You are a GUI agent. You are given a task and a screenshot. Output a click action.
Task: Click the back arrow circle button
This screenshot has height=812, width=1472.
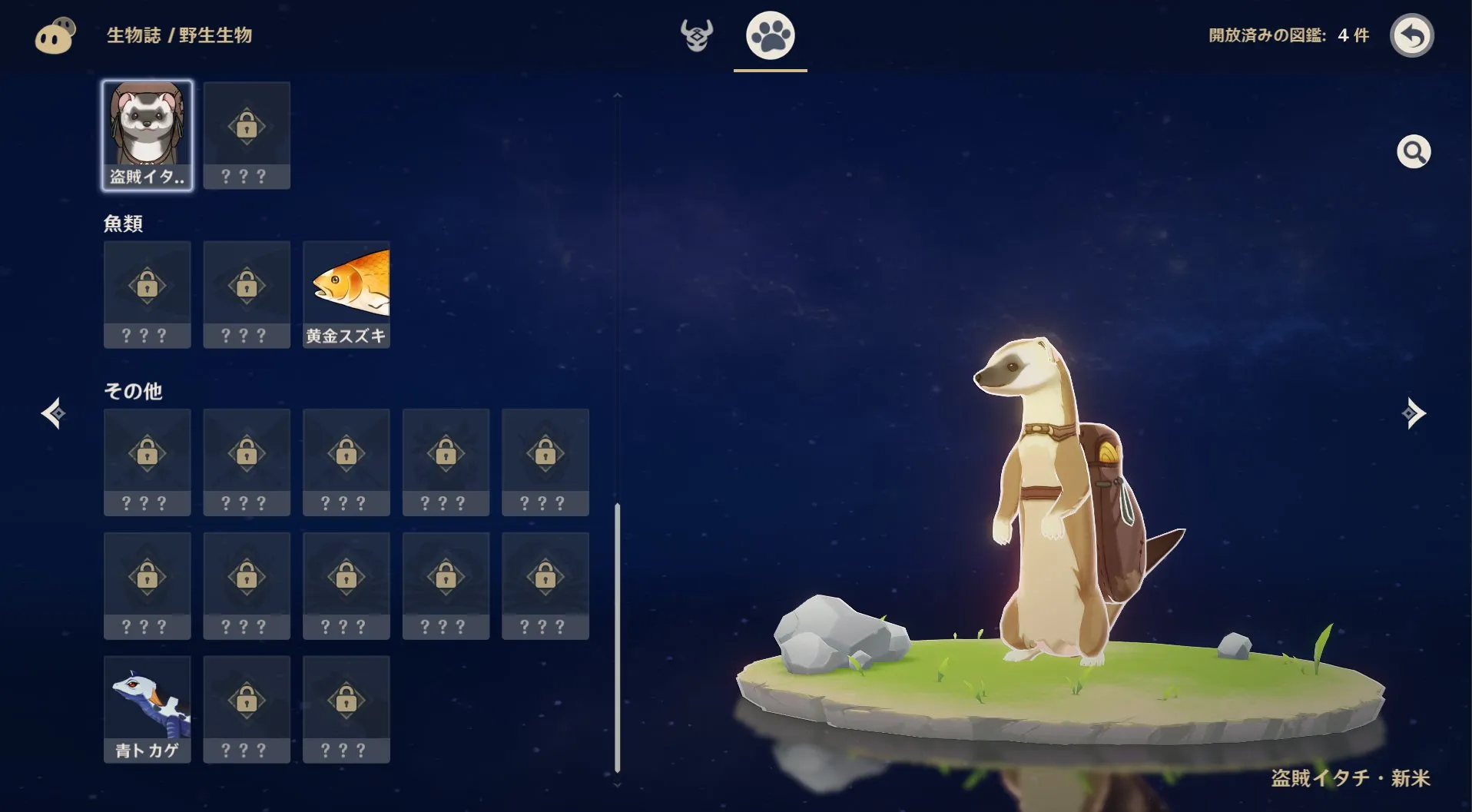pyautogui.click(x=1414, y=35)
